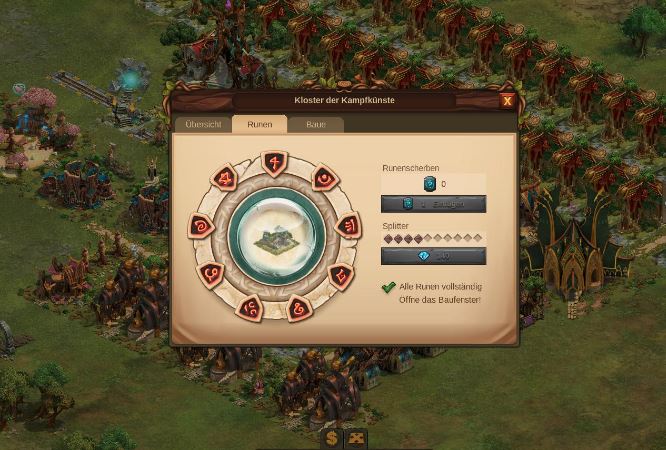
Task: Click the monastery building in the rune circle
Action: (273, 237)
